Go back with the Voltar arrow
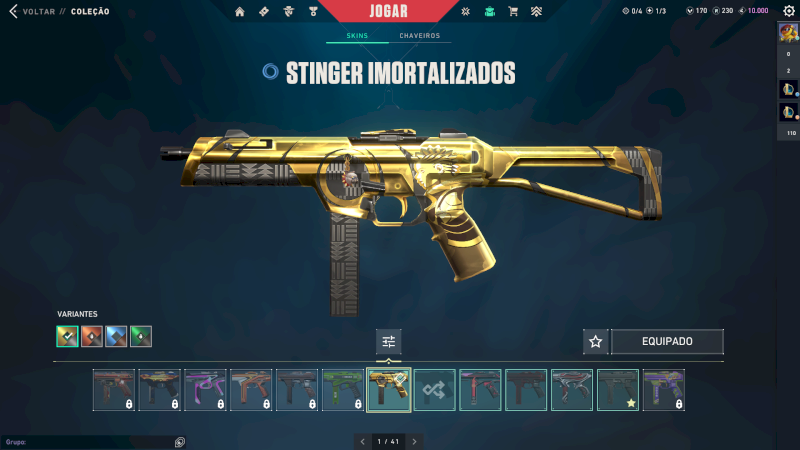This screenshot has width=800, height=450. pyautogui.click(x=14, y=12)
